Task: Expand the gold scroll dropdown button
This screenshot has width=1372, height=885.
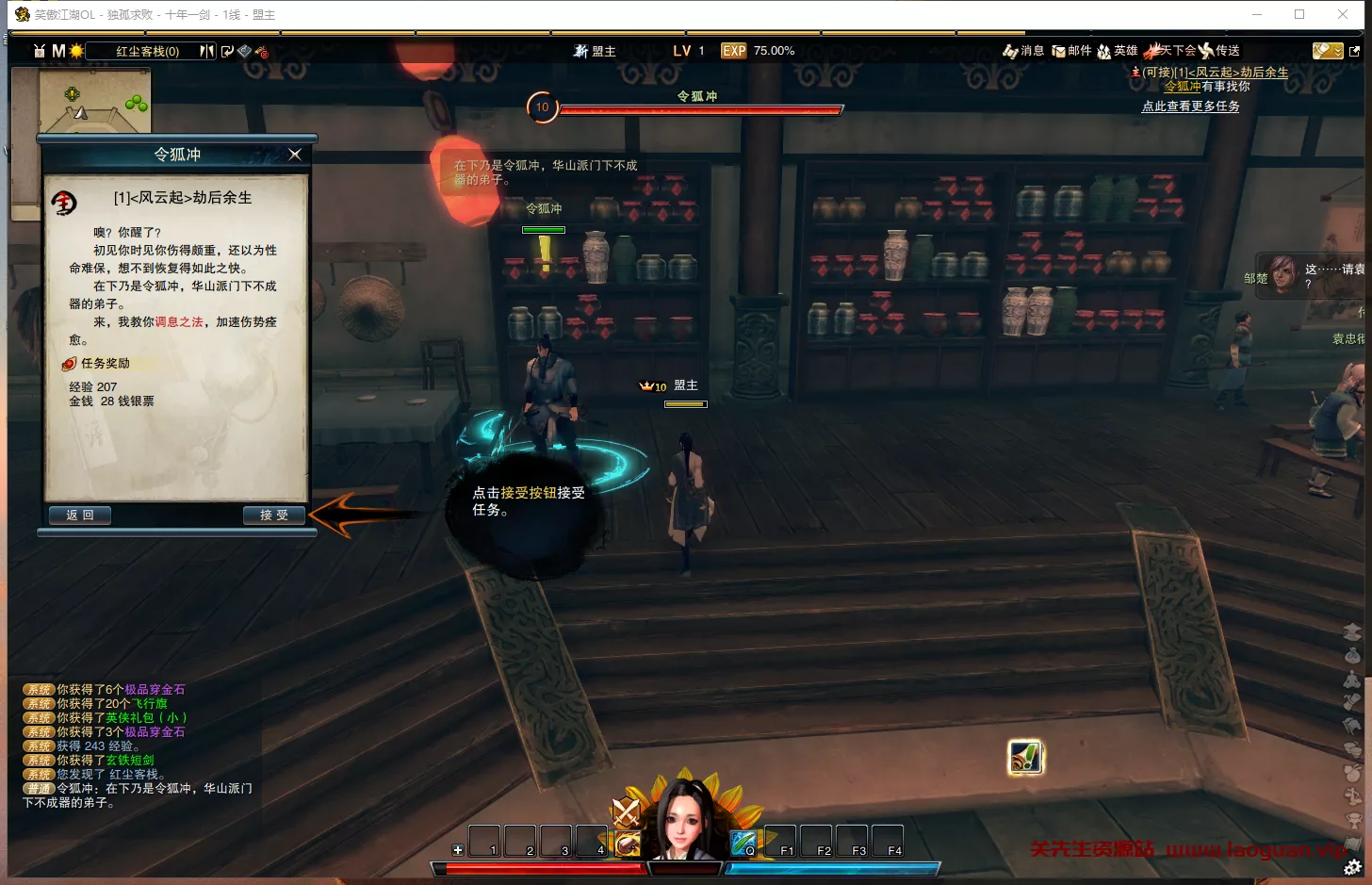Action: pos(1328,51)
